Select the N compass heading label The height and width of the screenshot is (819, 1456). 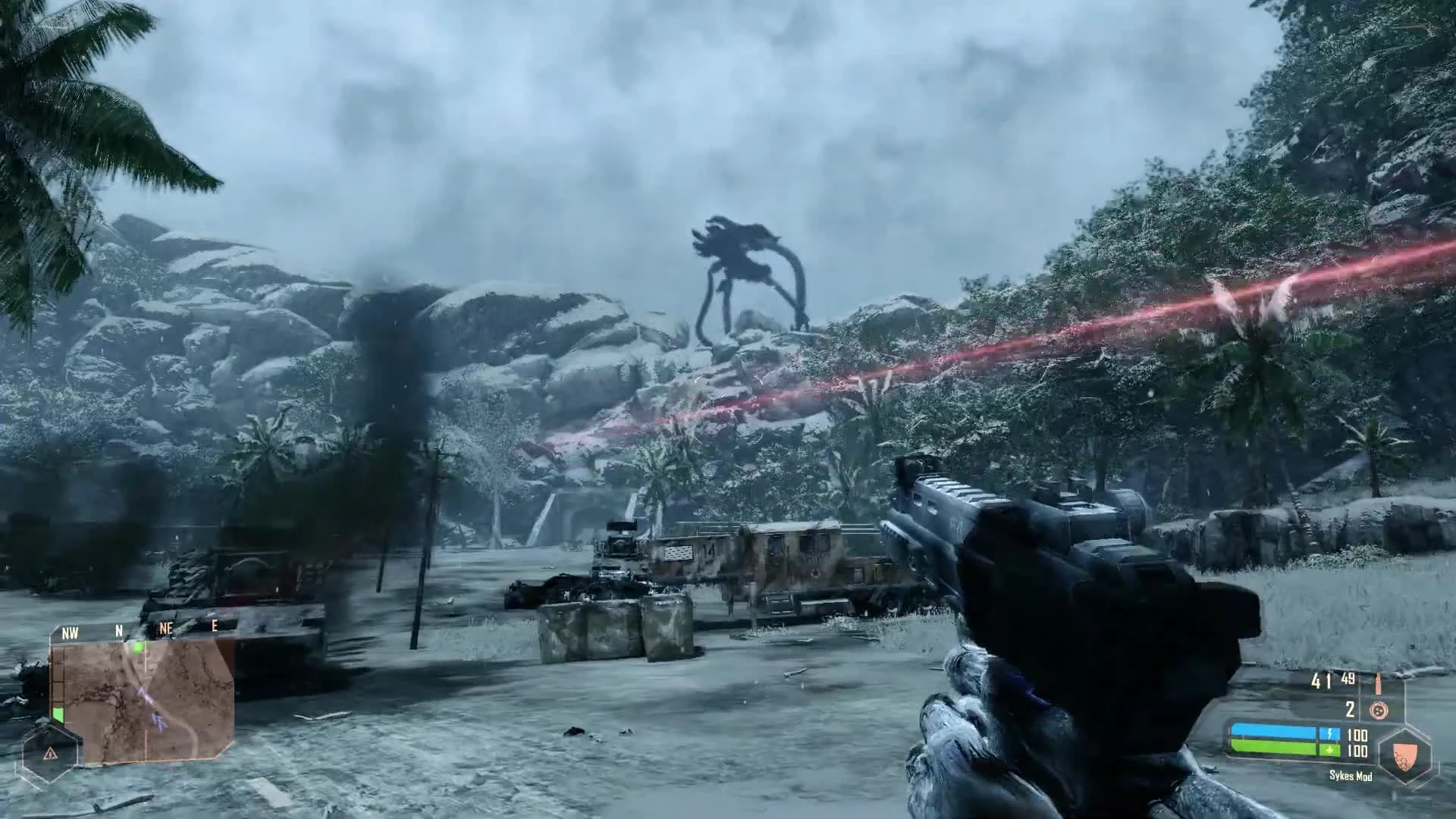click(119, 629)
